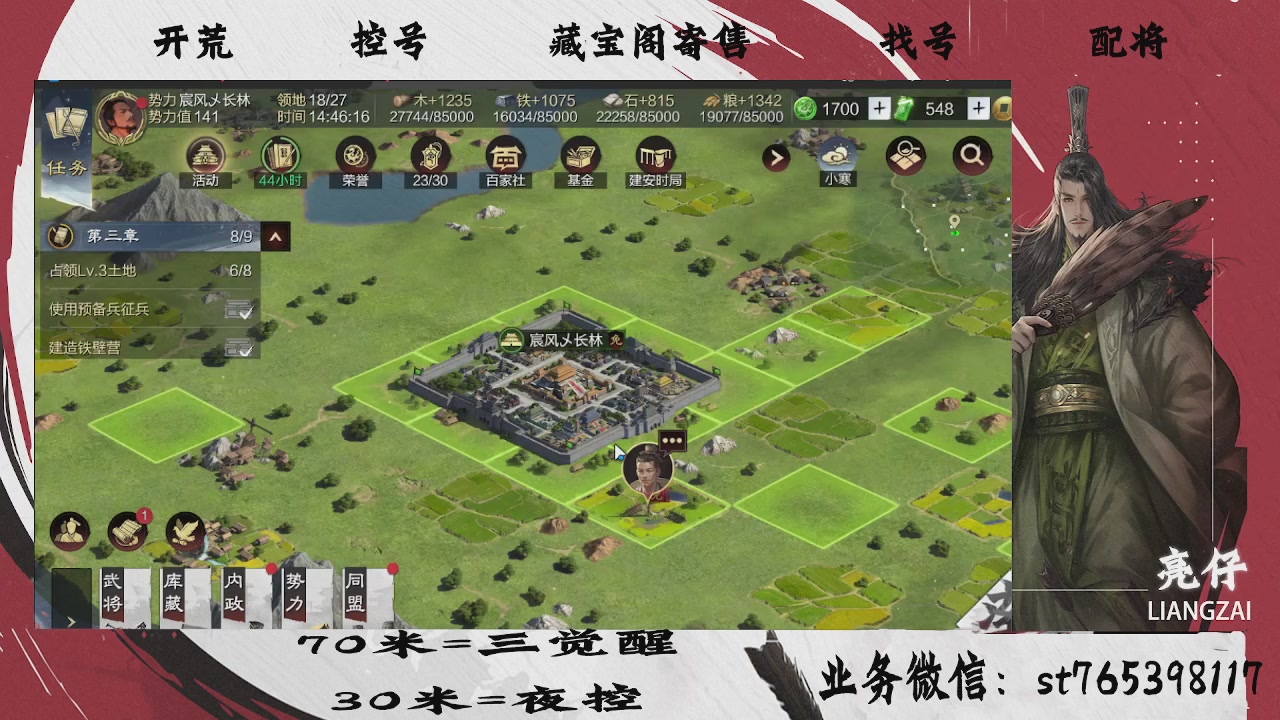The height and width of the screenshot is (720, 1280).
Task: Open the 基金 fund panel
Action: pyautogui.click(x=580, y=158)
